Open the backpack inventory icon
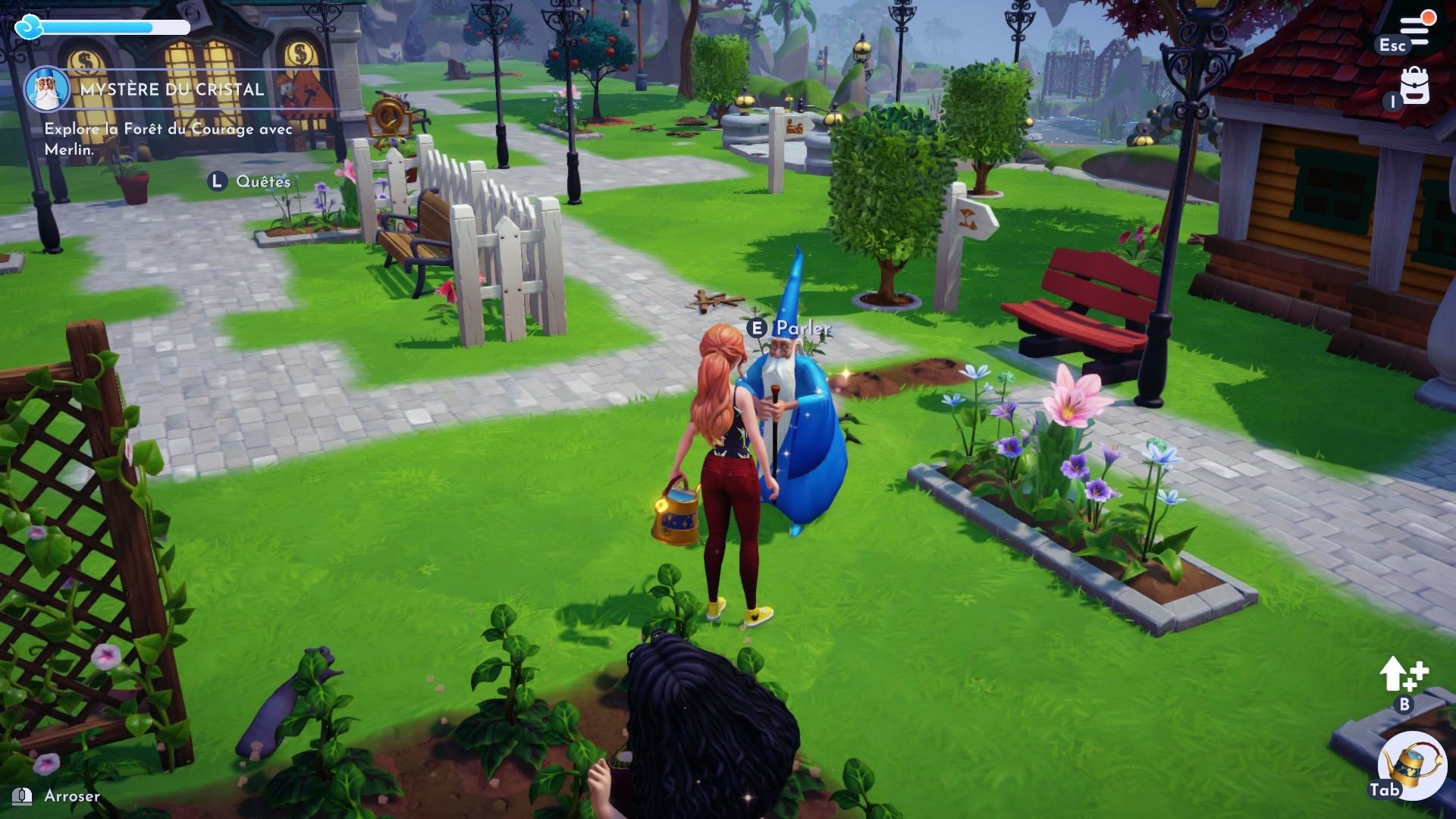The height and width of the screenshot is (819, 1456). pos(1414,85)
